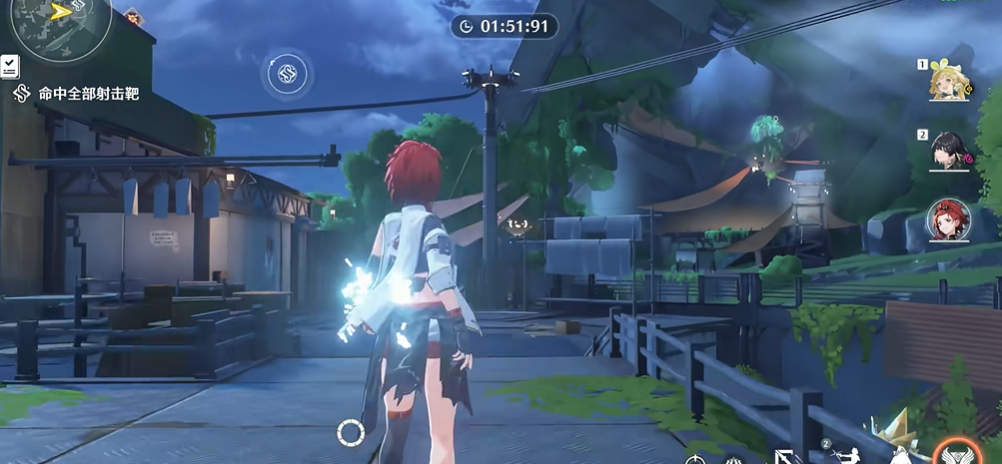Tap the crosshair aim icon

[x=696, y=459]
